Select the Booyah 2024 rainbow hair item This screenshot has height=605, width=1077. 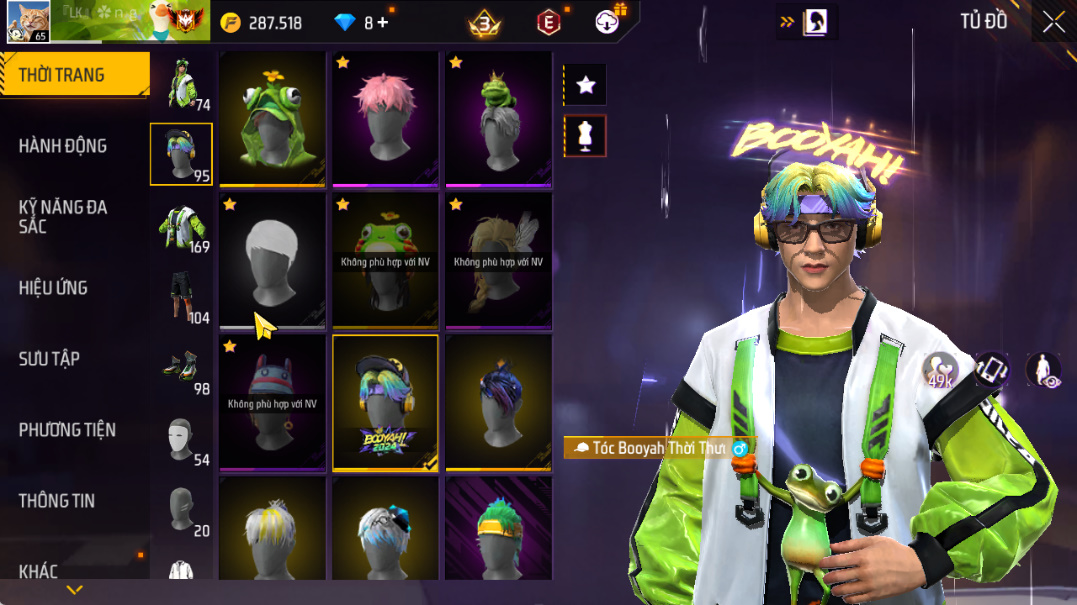(x=385, y=402)
